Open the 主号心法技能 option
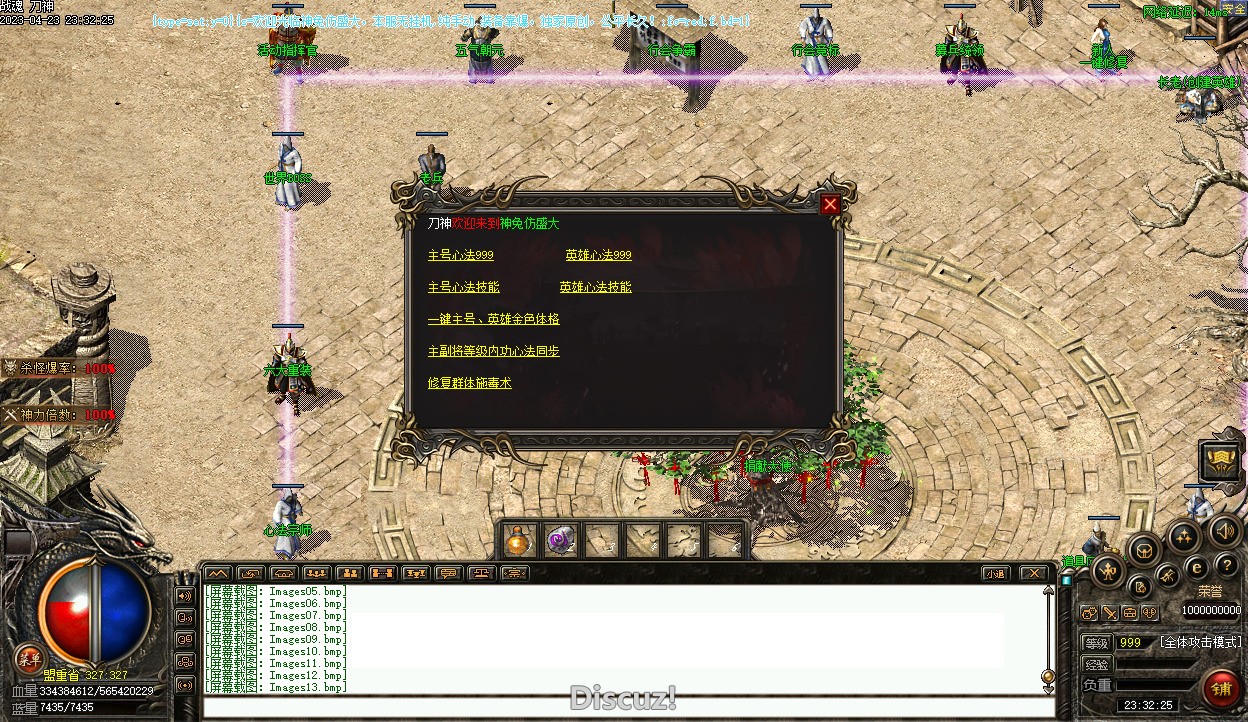 pos(464,287)
